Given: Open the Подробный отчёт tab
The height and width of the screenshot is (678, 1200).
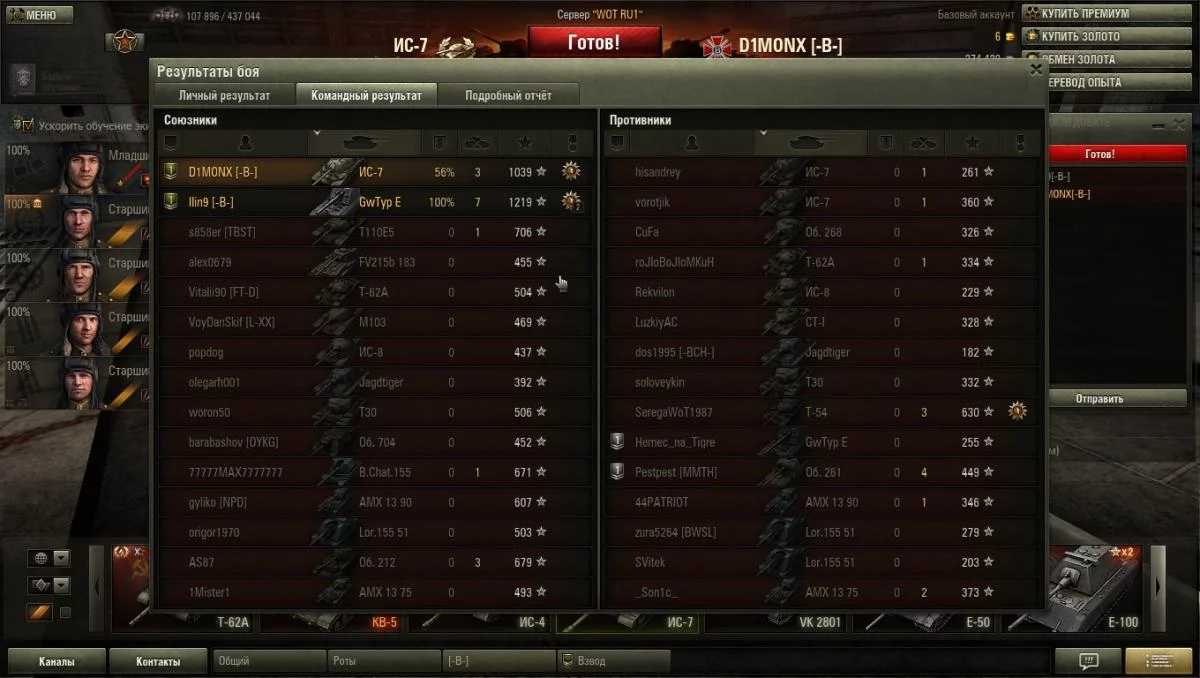Looking at the screenshot, I should tap(508, 95).
